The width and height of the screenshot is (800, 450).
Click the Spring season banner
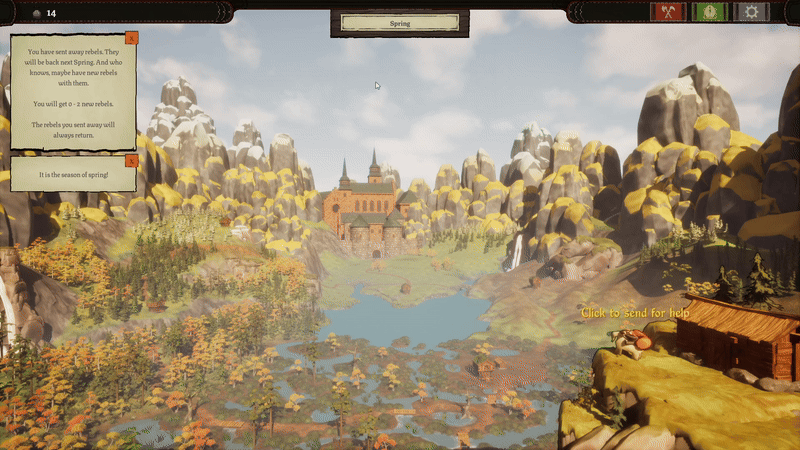(400, 23)
